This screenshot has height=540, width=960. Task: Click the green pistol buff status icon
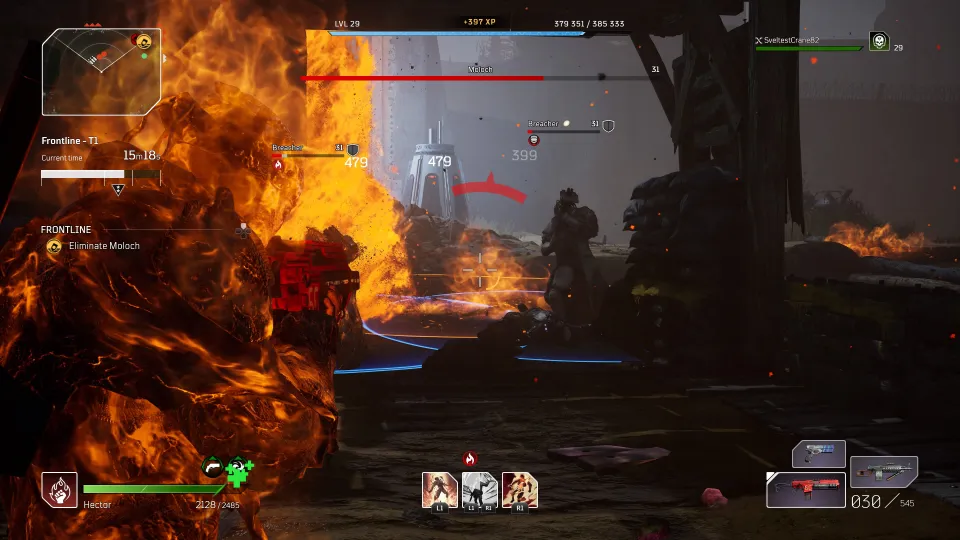point(214,467)
